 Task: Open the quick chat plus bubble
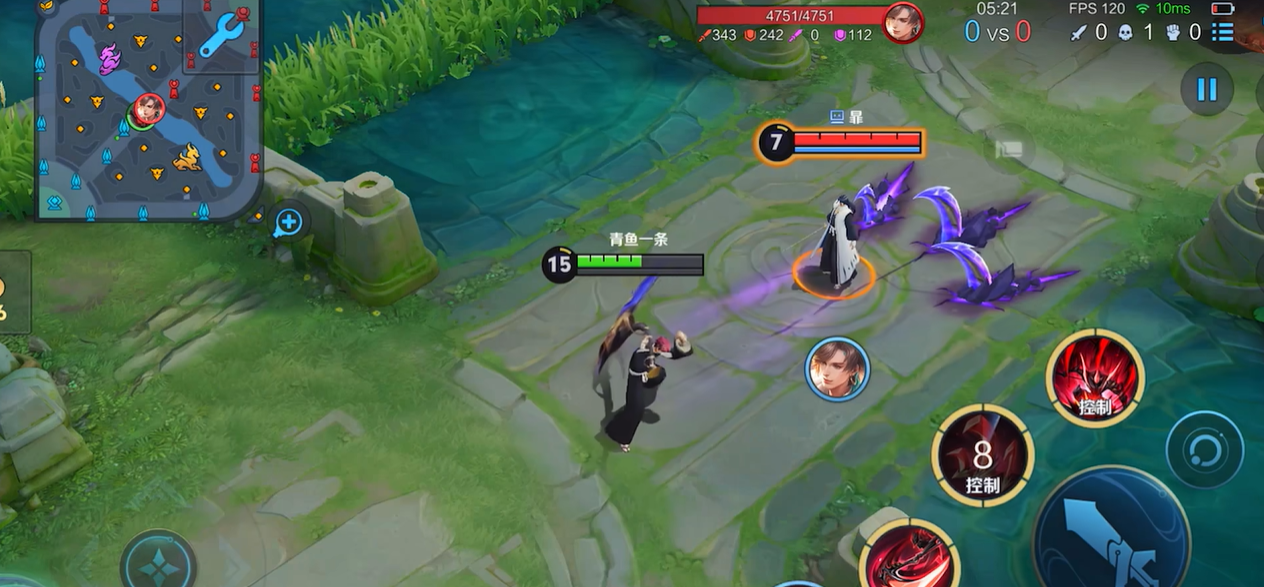pyautogui.click(x=288, y=222)
